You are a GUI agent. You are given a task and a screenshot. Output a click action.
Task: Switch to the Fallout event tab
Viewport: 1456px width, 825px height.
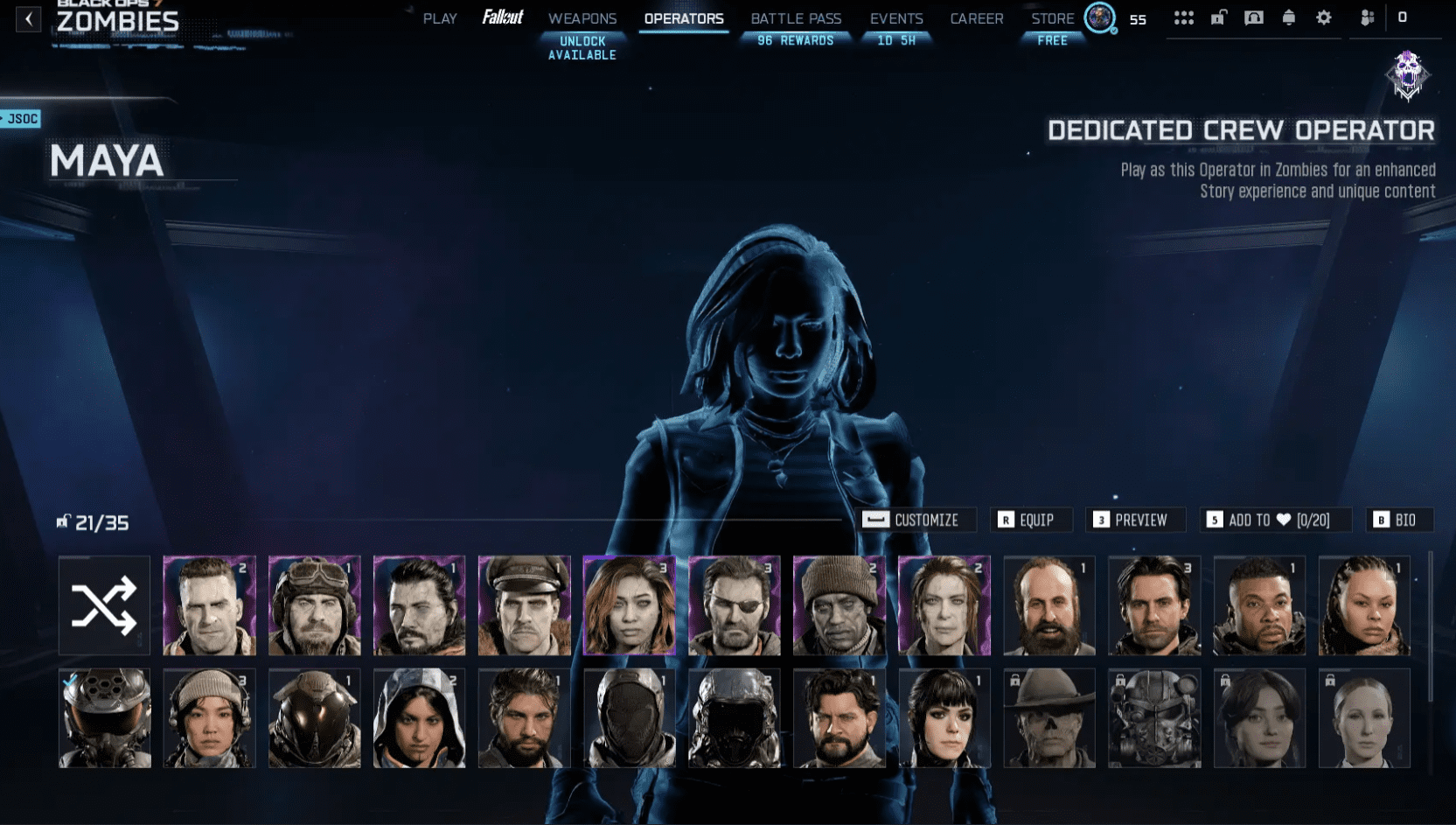point(502,16)
